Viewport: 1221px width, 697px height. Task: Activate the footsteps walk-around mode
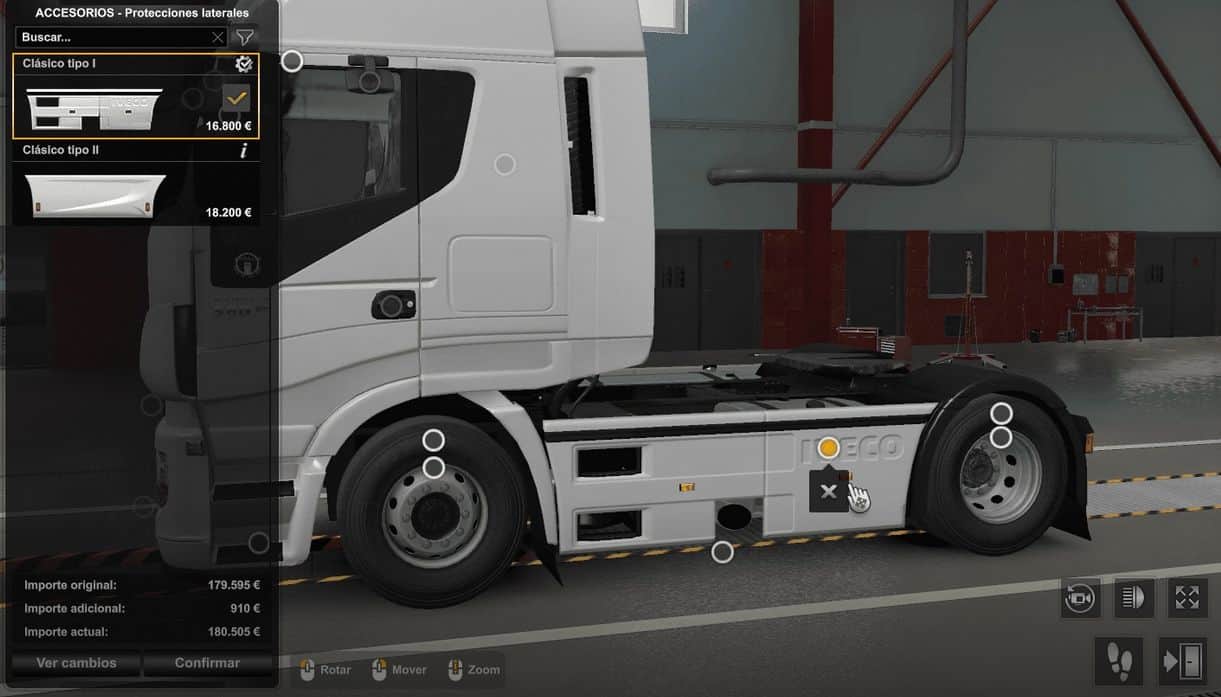tap(1119, 660)
